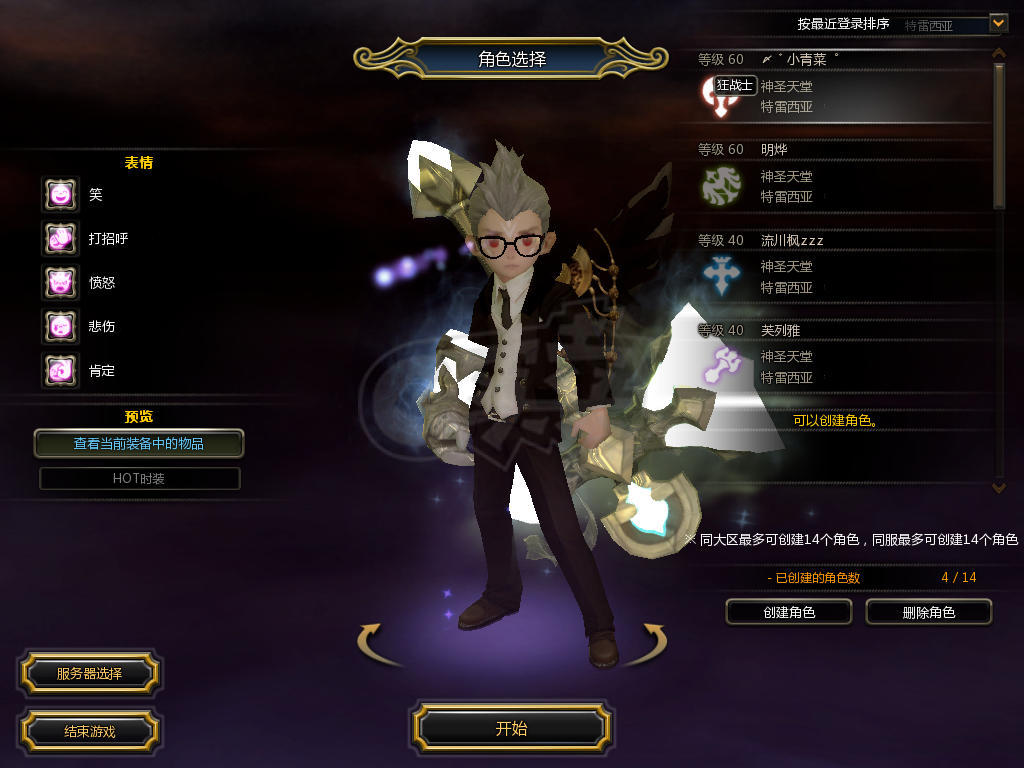Viewport: 1024px width, 768px height.
Task: Click the character list scroll-down arrow
Action: pos(998,487)
